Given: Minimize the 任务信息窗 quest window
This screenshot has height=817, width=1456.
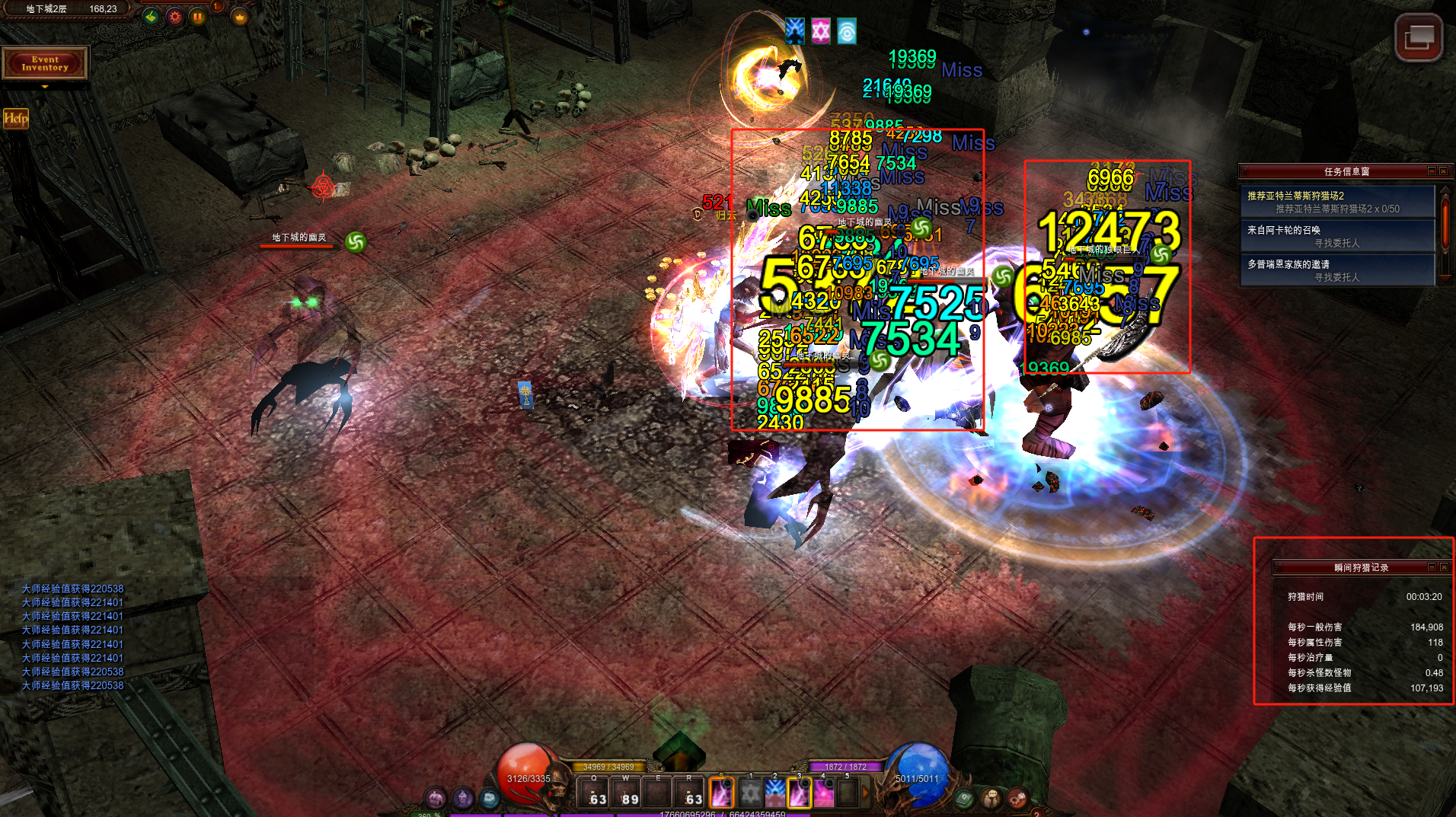Looking at the screenshot, I should pyautogui.click(x=1432, y=171).
